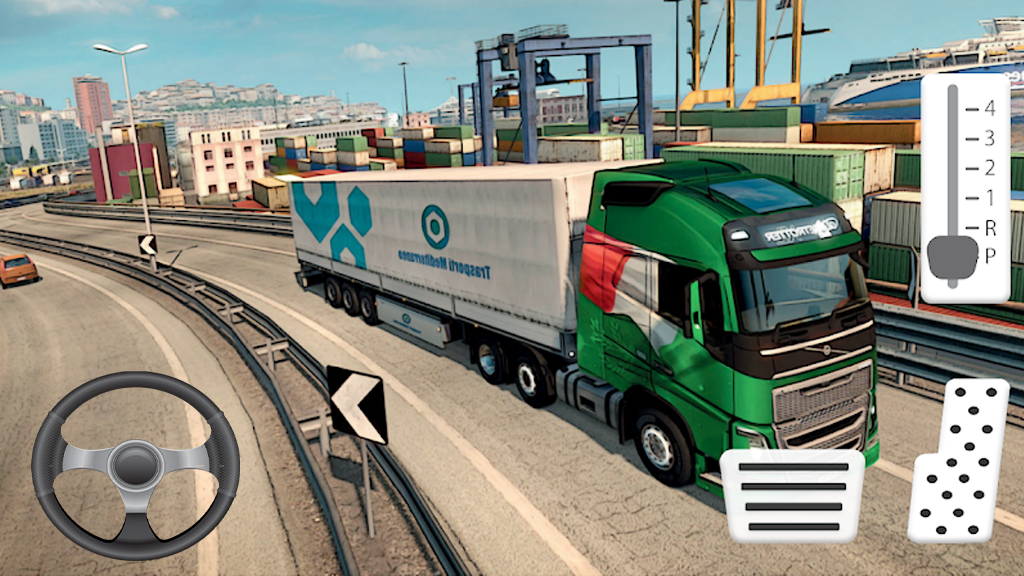
Task: Step on the dotted accelerator pedal
Action: (958, 460)
